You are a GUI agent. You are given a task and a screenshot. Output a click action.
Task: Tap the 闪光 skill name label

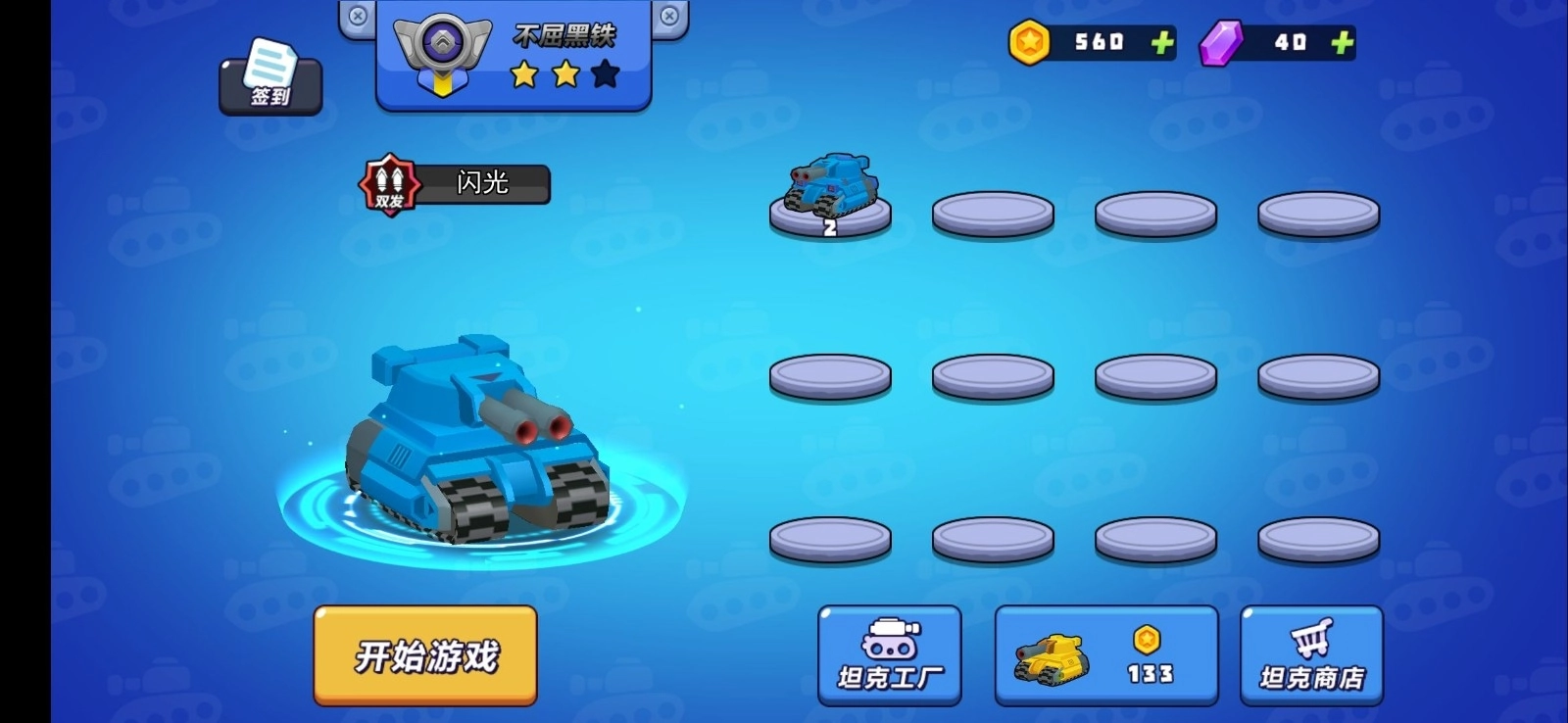click(x=483, y=184)
